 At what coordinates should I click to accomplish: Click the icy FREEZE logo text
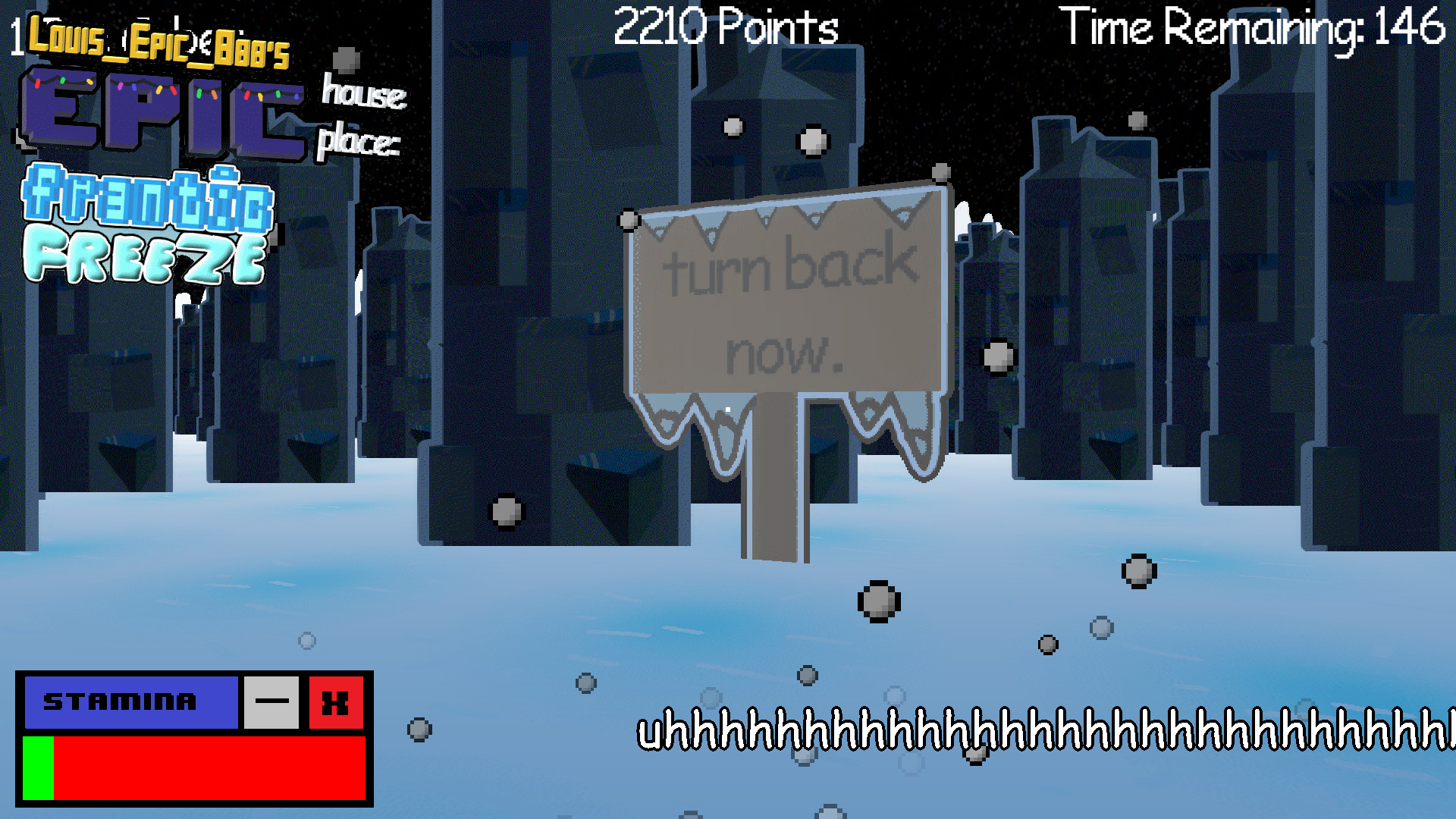144,254
